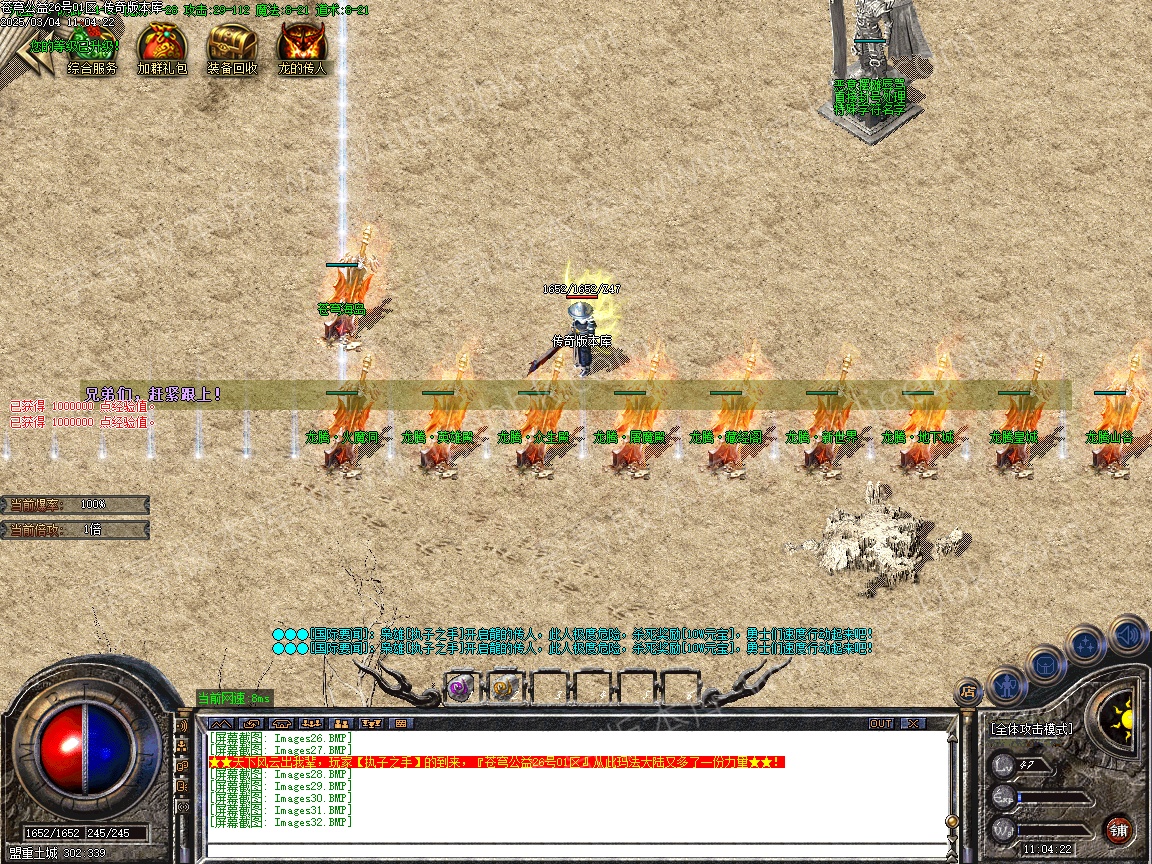This screenshot has height=864, width=1152.
Task: Use the purple scroll in the hotbar
Action: 459,687
